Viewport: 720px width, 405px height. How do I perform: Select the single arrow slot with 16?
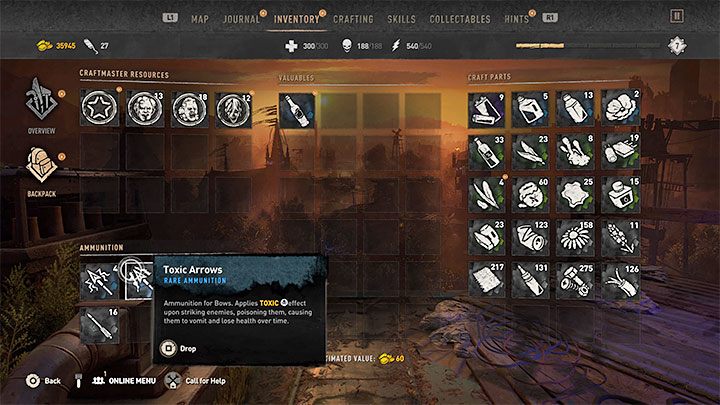point(100,324)
